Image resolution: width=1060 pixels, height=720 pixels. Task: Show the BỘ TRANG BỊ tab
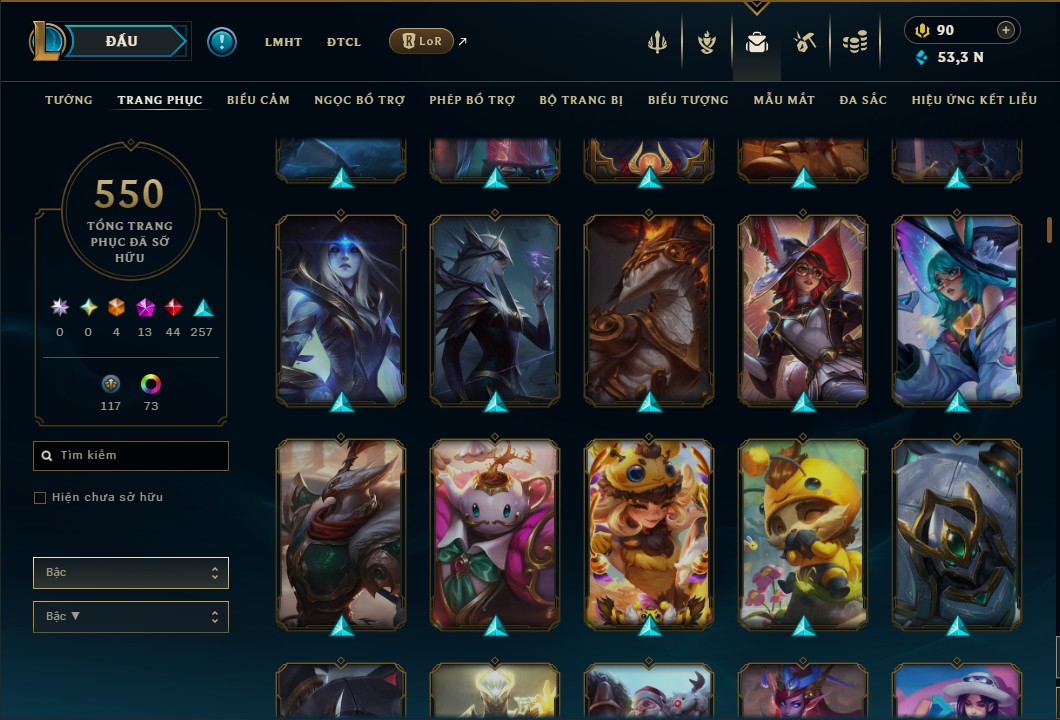tap(581, 100)
